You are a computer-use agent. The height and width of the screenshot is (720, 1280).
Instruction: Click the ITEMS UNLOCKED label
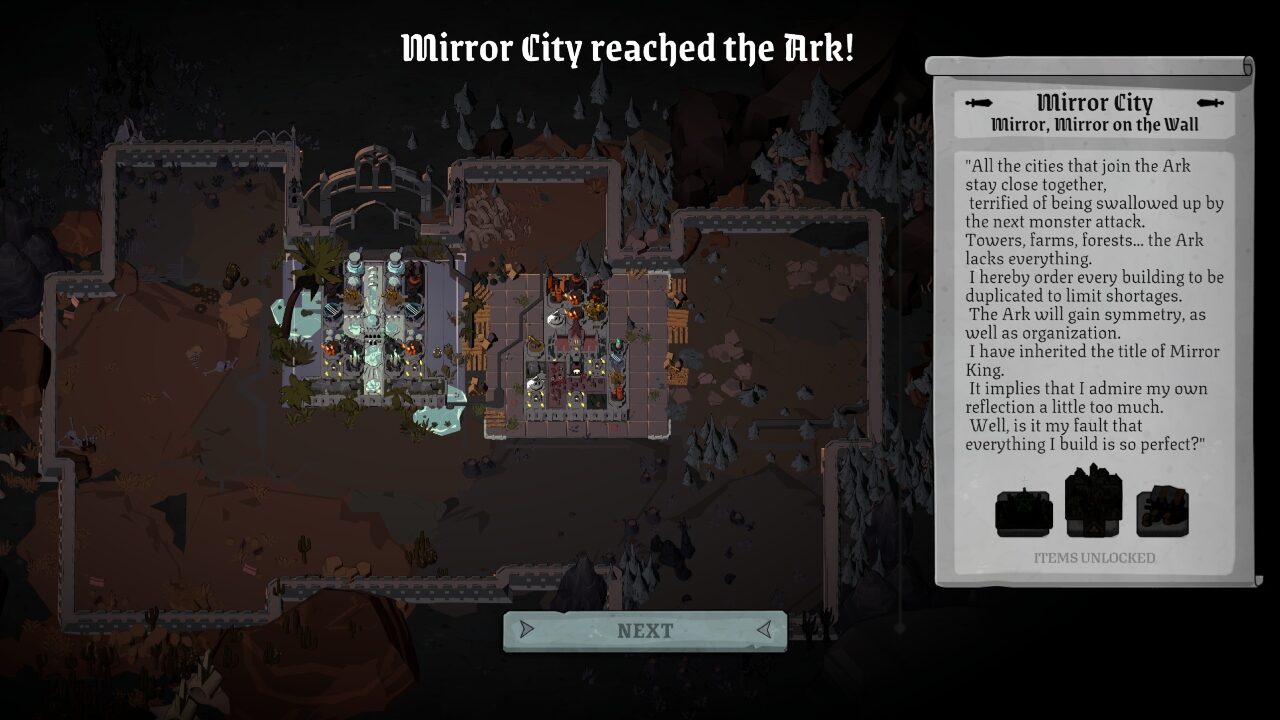1094,559
